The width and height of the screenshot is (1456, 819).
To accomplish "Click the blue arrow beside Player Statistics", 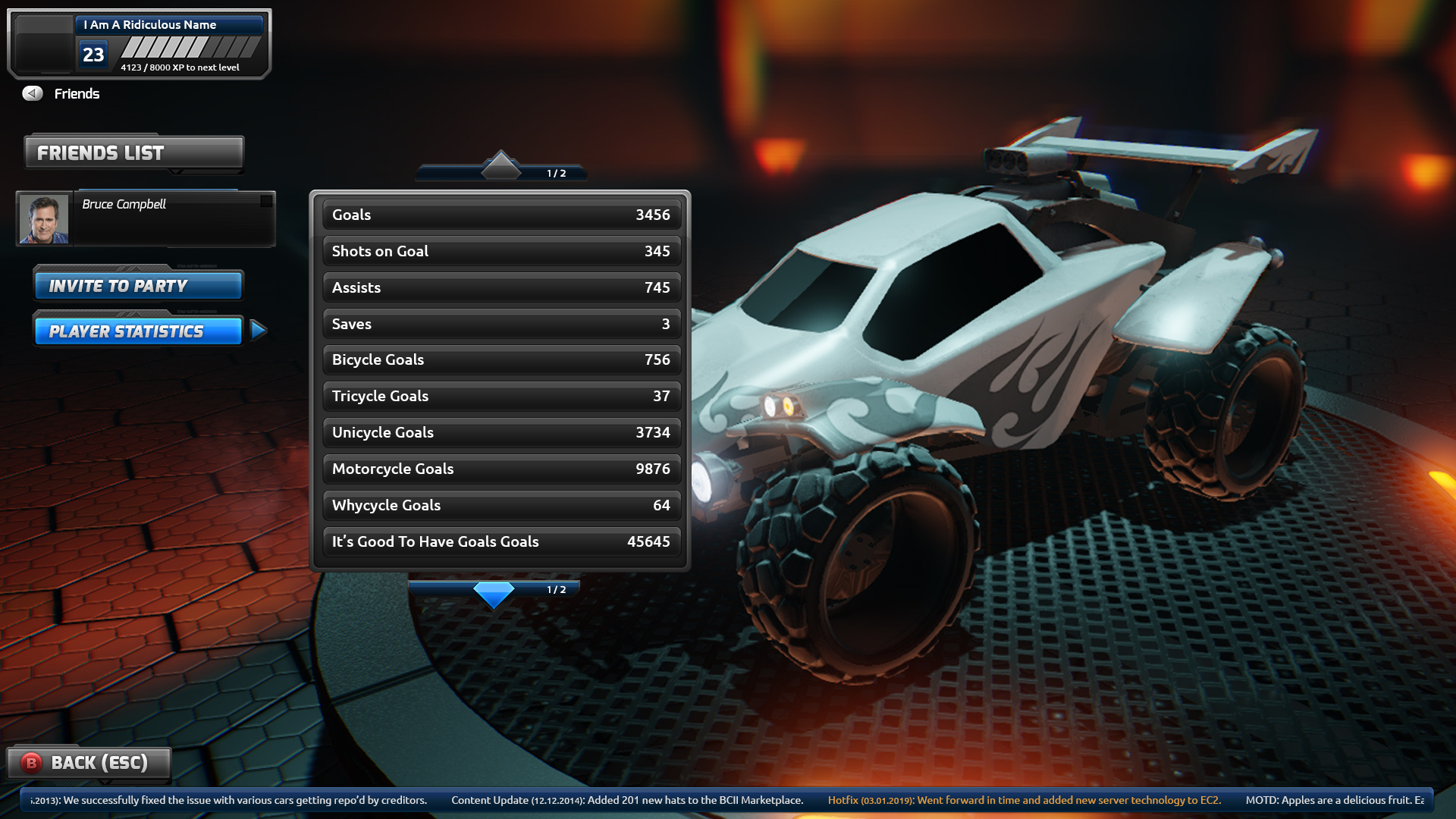I will pyautogui.click(x=258, y=330).
